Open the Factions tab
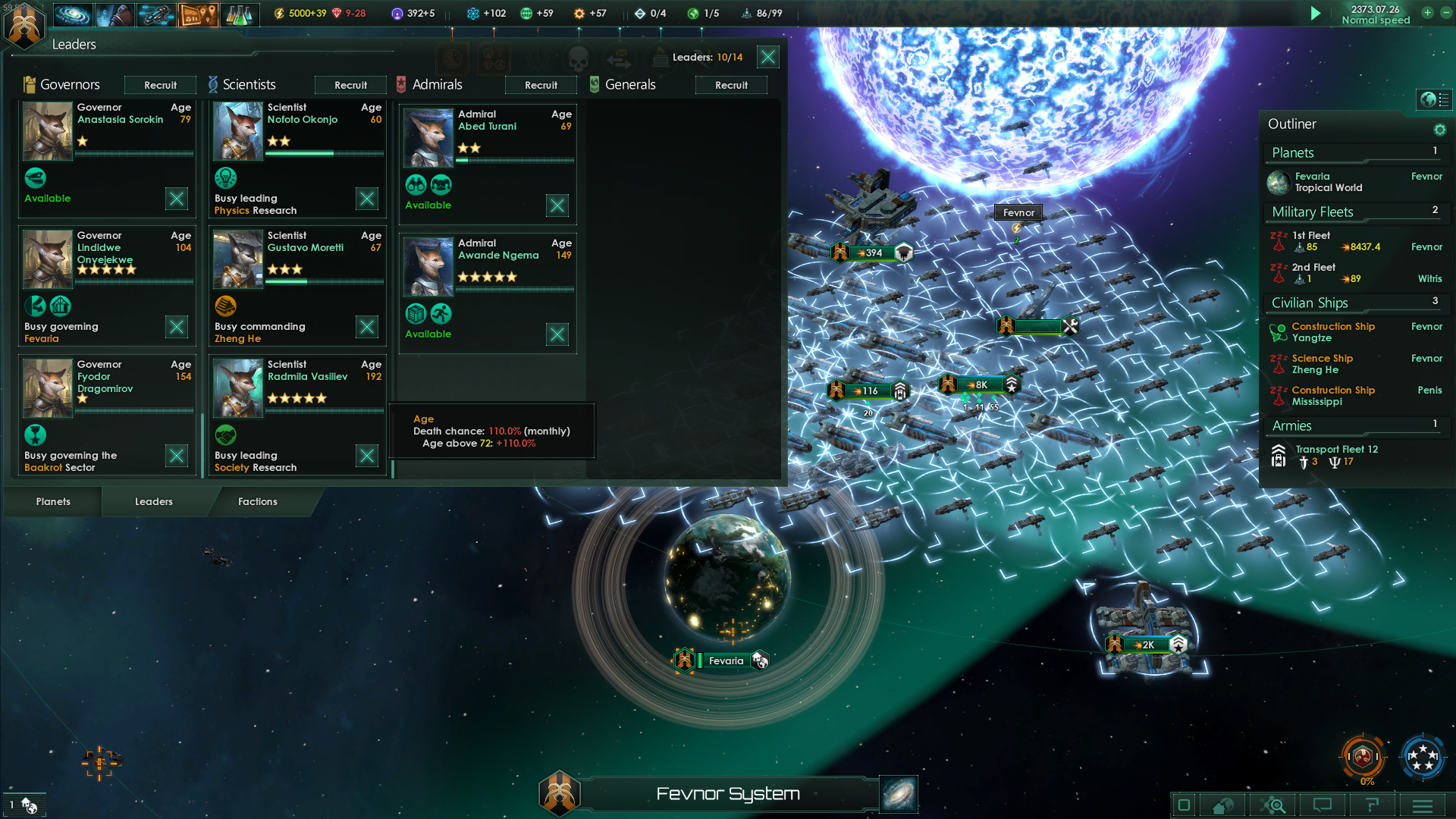 [258, 501]
